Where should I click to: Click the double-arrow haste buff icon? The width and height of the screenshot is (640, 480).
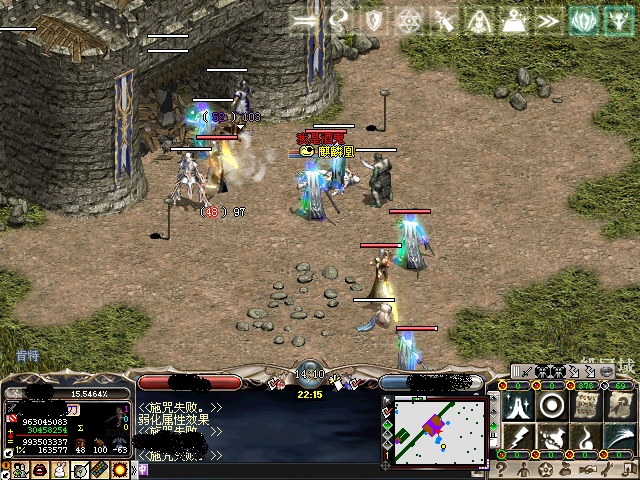pos(547,20)
